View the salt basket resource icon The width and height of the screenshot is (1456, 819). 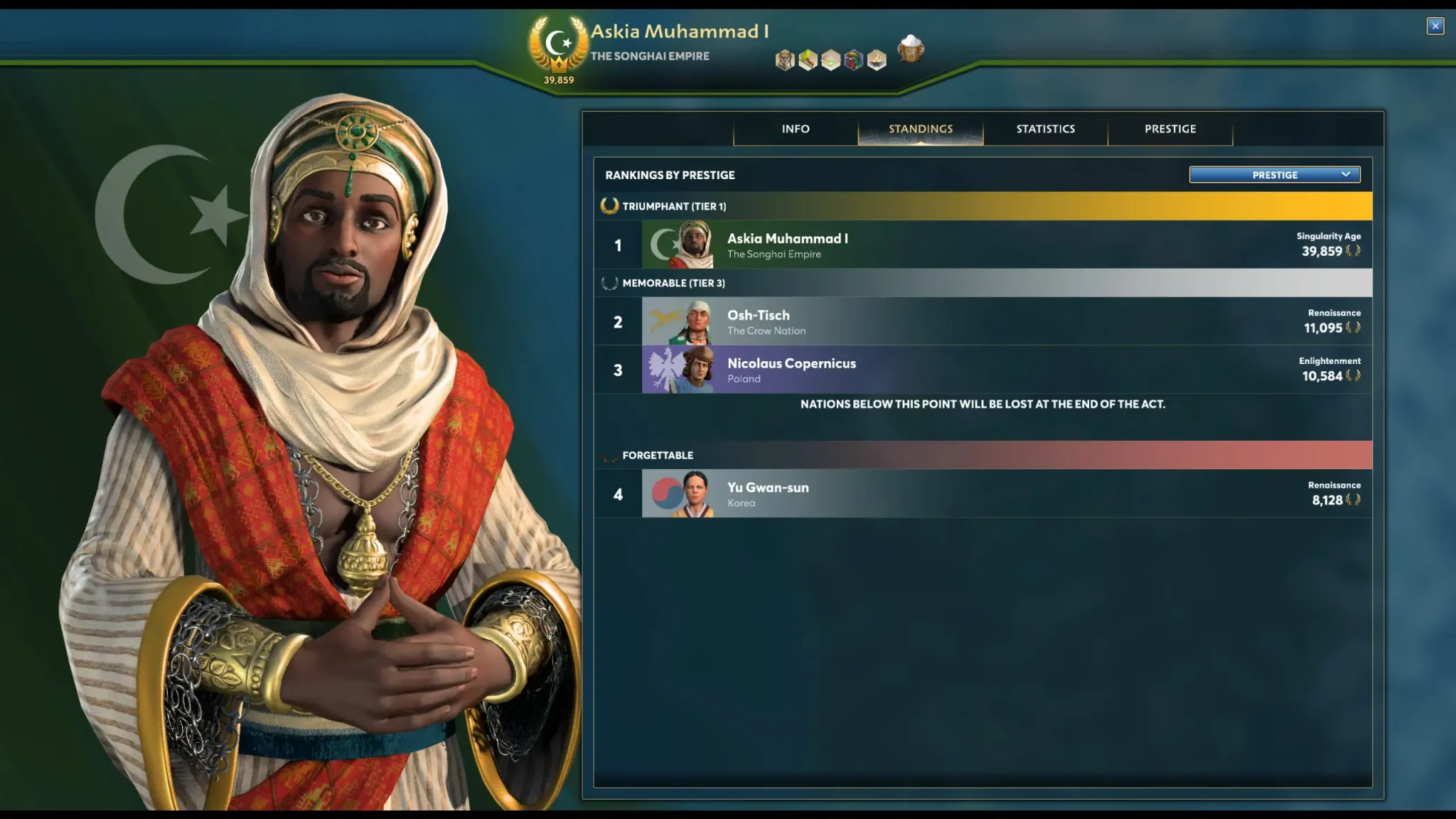pyautogui.click(x=911, y=50)
